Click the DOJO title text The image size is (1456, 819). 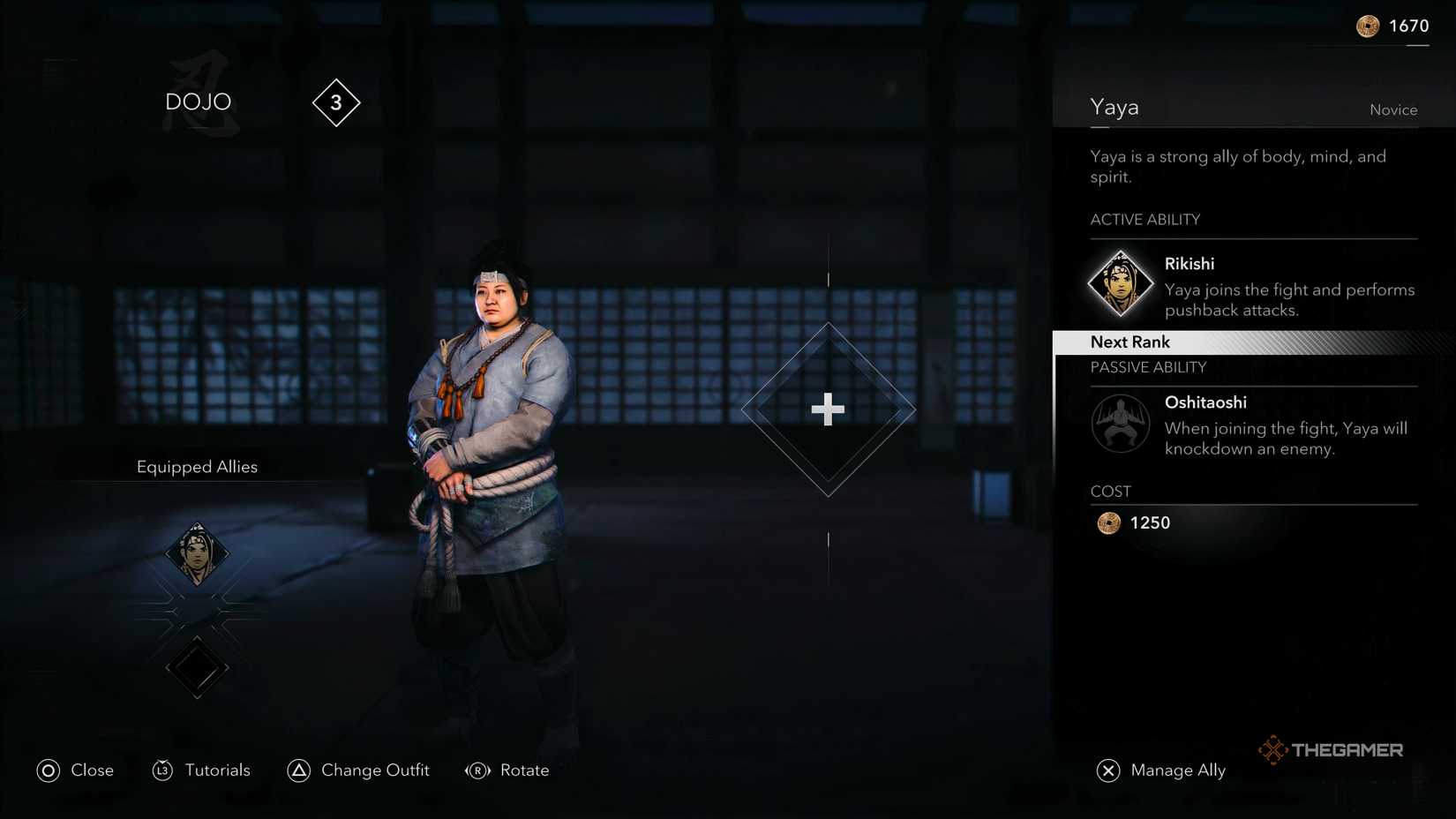198,101
